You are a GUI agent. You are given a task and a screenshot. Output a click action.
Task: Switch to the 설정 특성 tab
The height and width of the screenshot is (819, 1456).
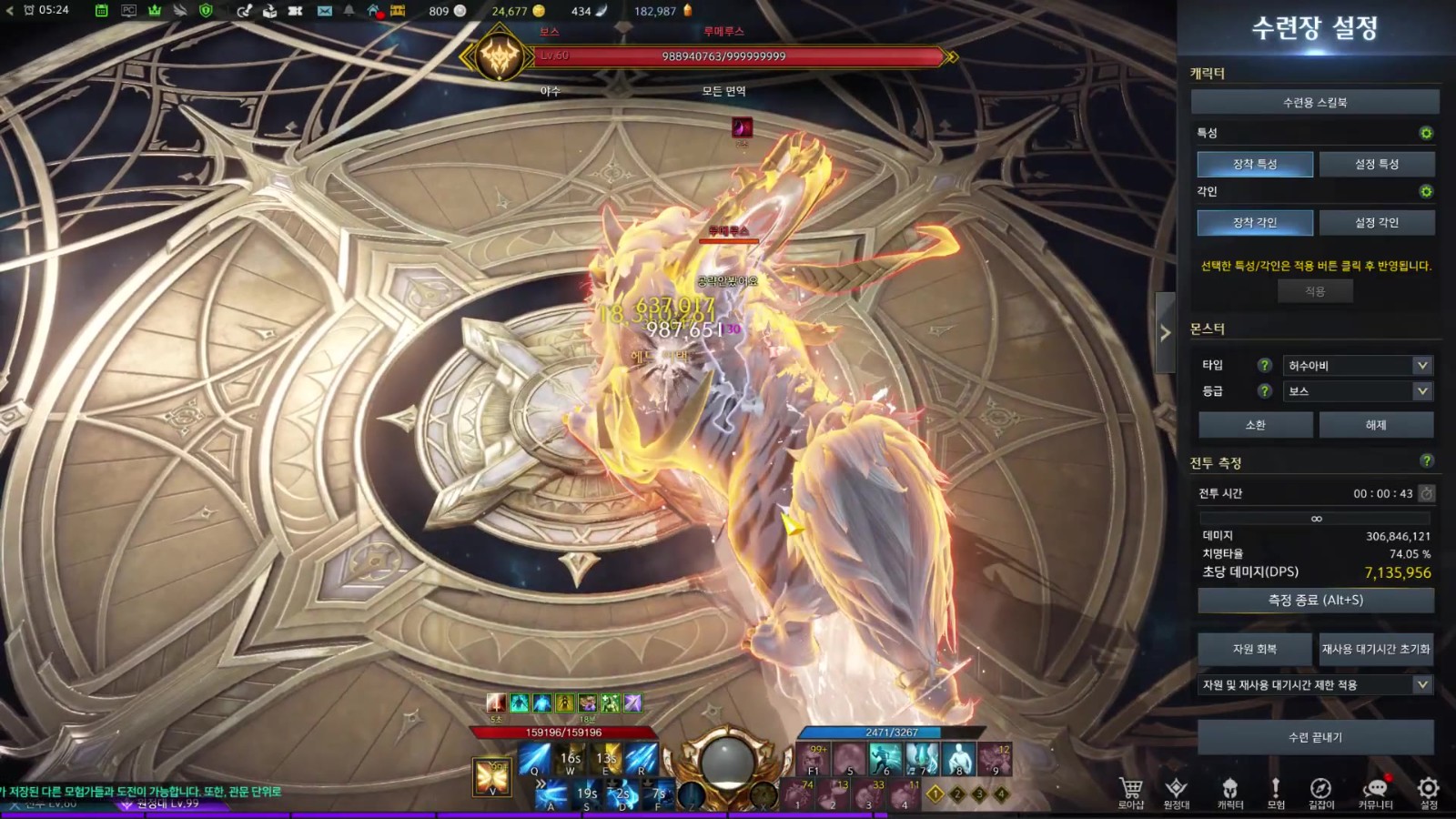coord(1376,164)
